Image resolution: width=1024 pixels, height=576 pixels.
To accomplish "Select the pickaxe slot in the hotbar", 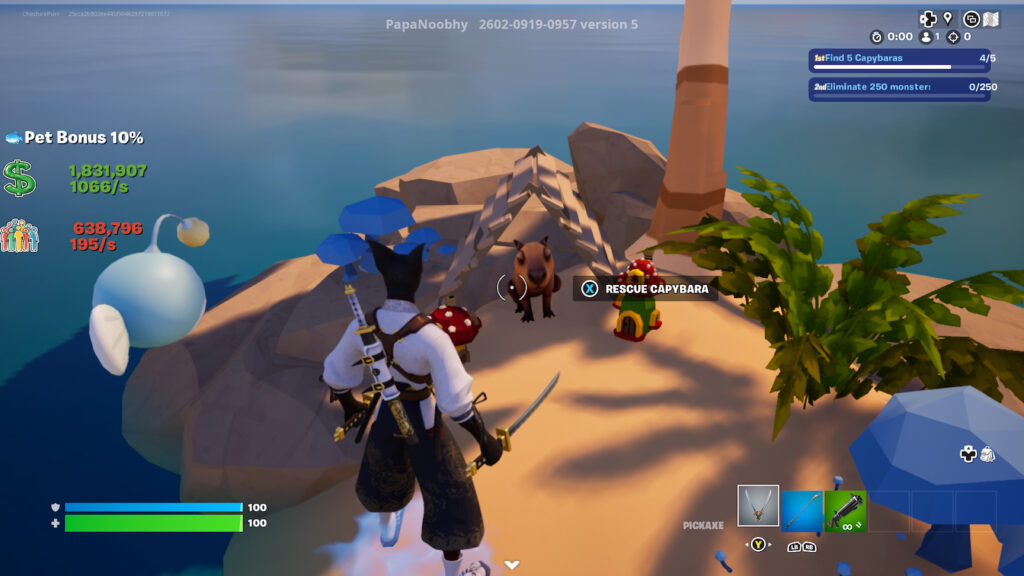I will (758, 506).
